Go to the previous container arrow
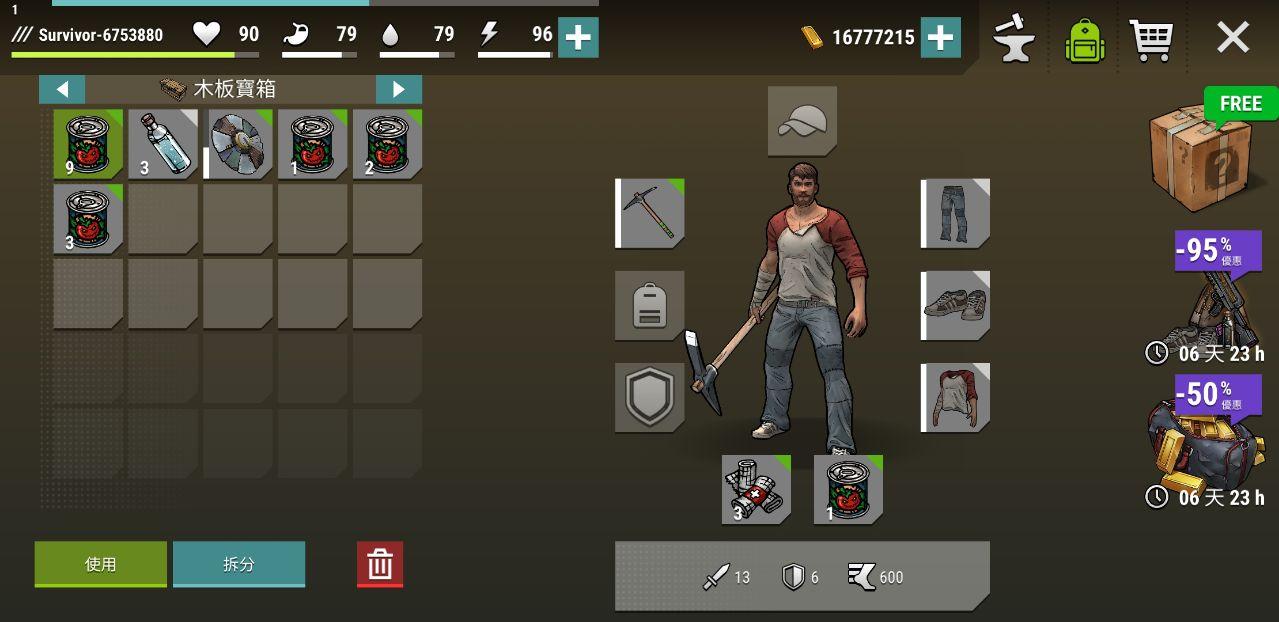 [x=62, y=89]
